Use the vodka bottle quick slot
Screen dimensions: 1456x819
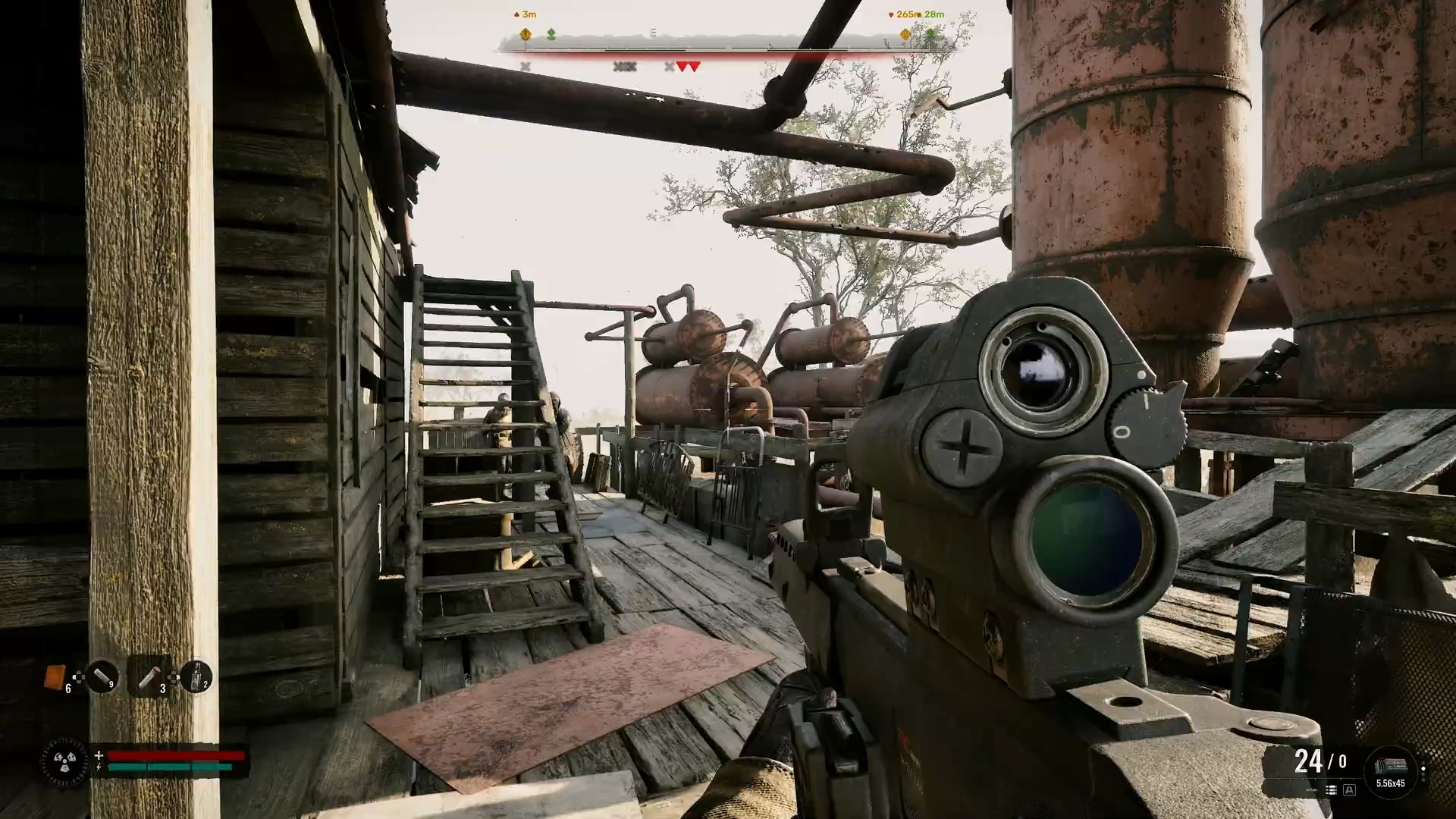click(196, 676)
